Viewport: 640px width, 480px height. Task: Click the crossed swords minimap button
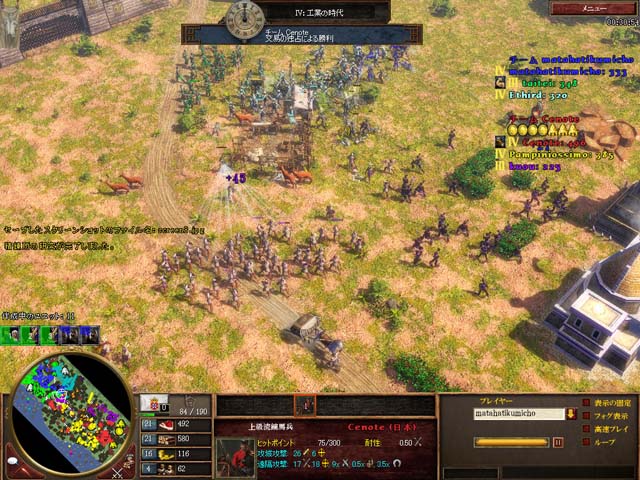pyautogui.click(x=118, y=466)
